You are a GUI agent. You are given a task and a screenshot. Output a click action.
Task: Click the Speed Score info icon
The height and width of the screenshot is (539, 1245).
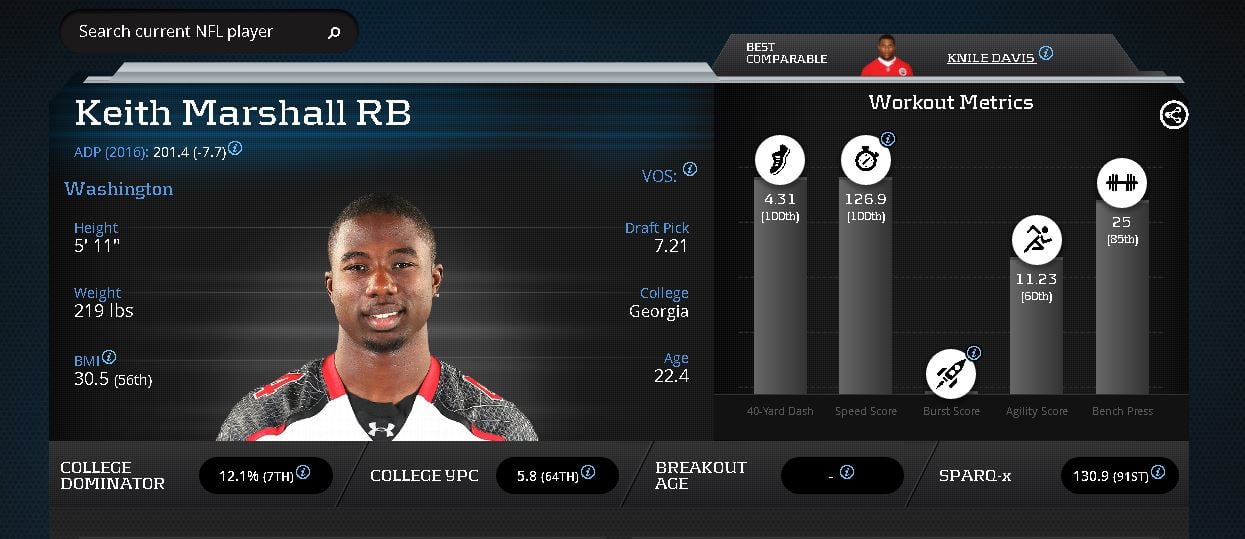887,139
